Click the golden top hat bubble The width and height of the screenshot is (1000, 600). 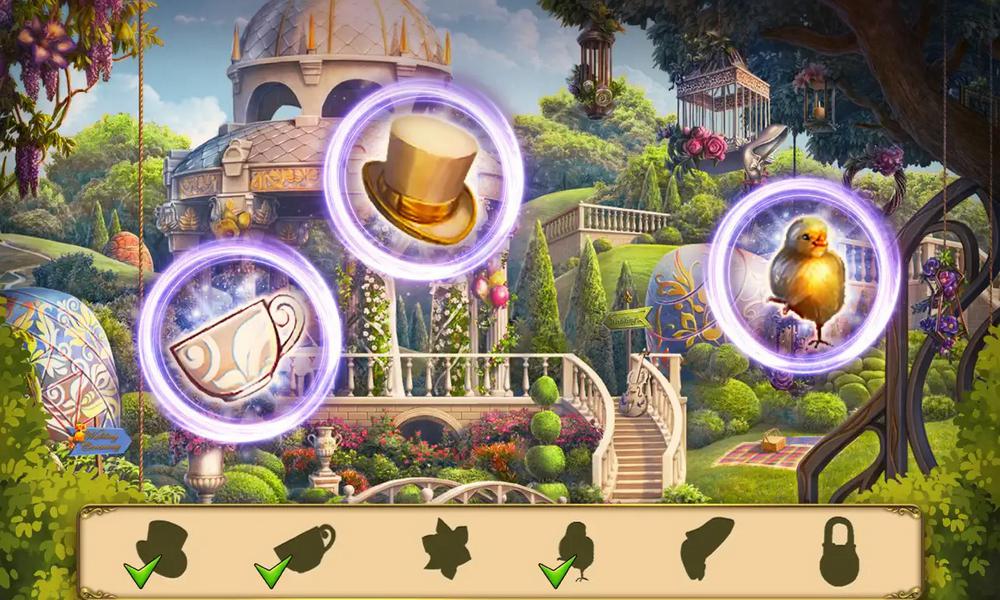(x=424, y=180)
